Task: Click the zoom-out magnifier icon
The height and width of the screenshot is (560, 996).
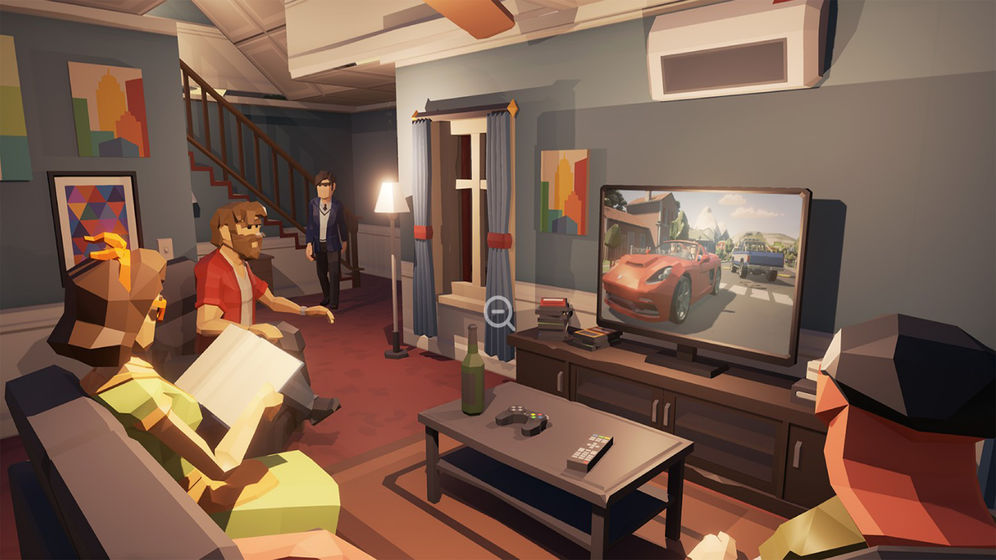Action: (497, 311)
